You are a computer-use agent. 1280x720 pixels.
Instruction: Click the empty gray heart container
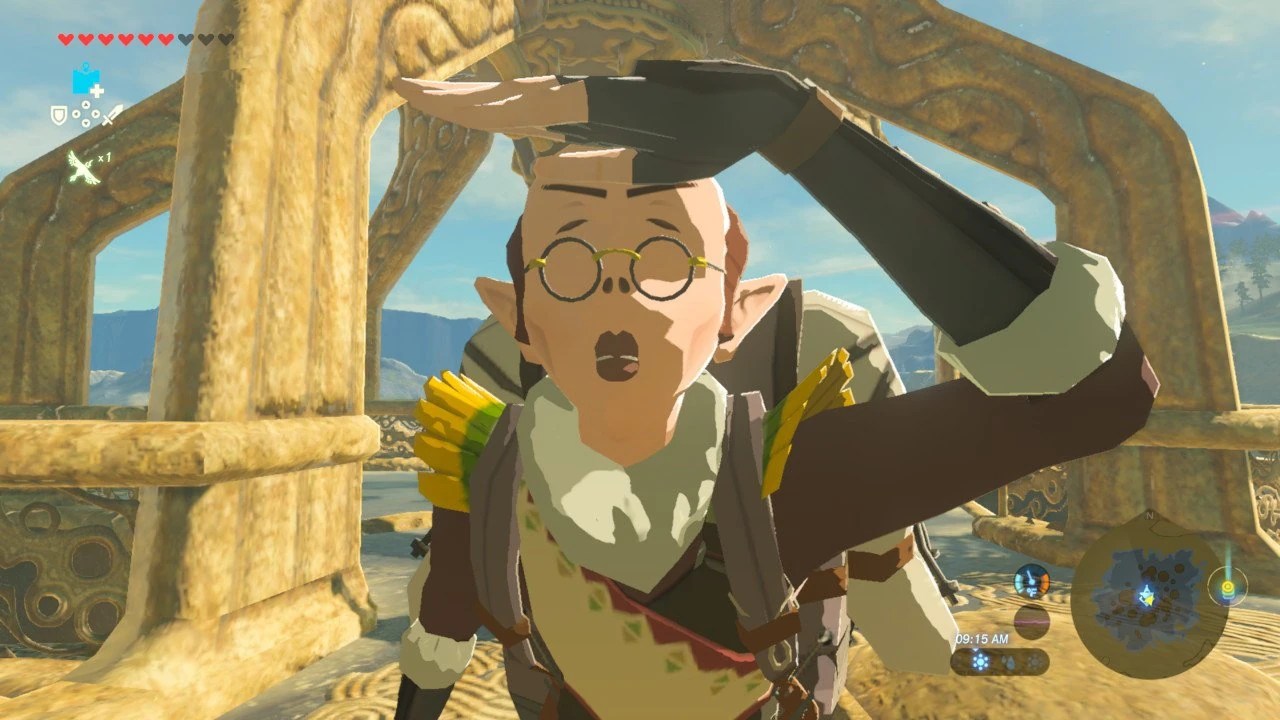[x=183, y=39]
